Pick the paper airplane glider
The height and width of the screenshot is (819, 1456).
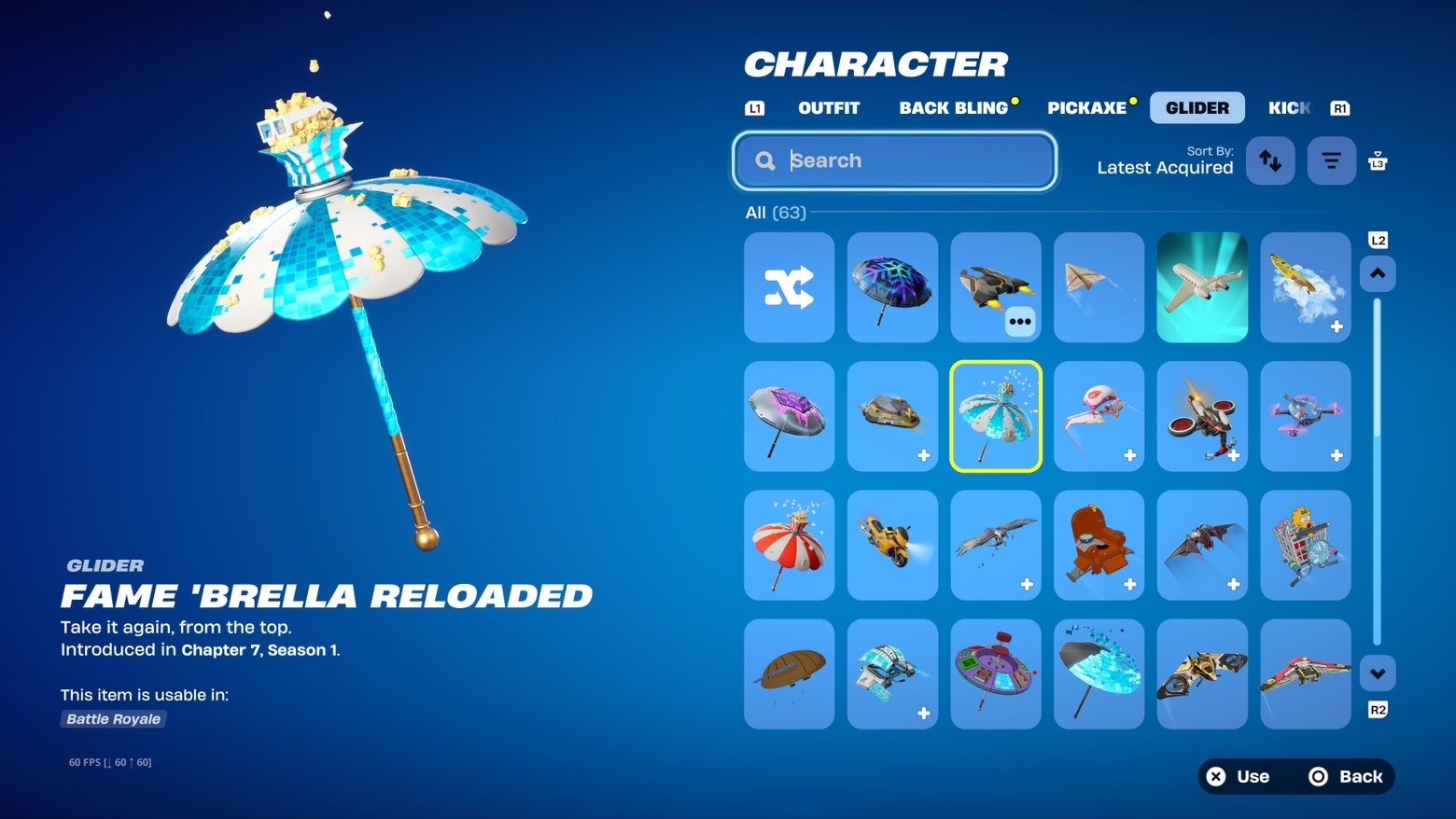(1099, 287)
